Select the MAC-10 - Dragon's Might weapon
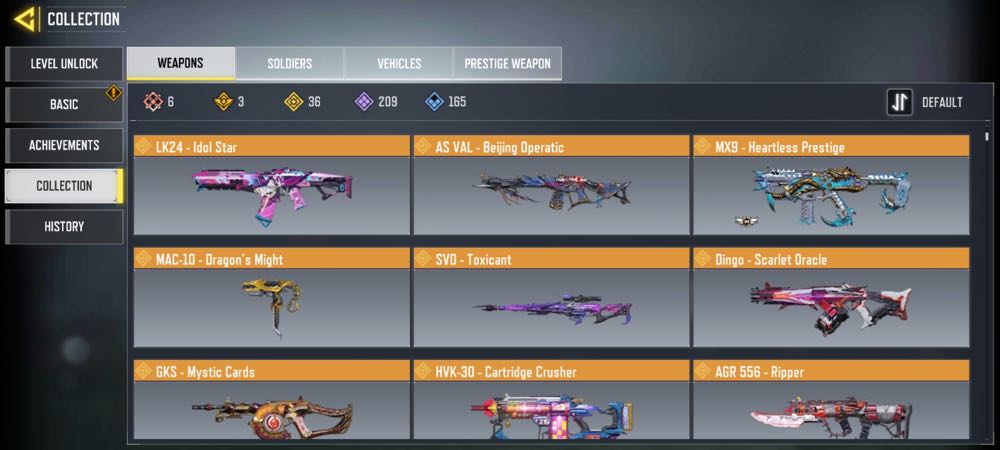 tap(272, 298)
